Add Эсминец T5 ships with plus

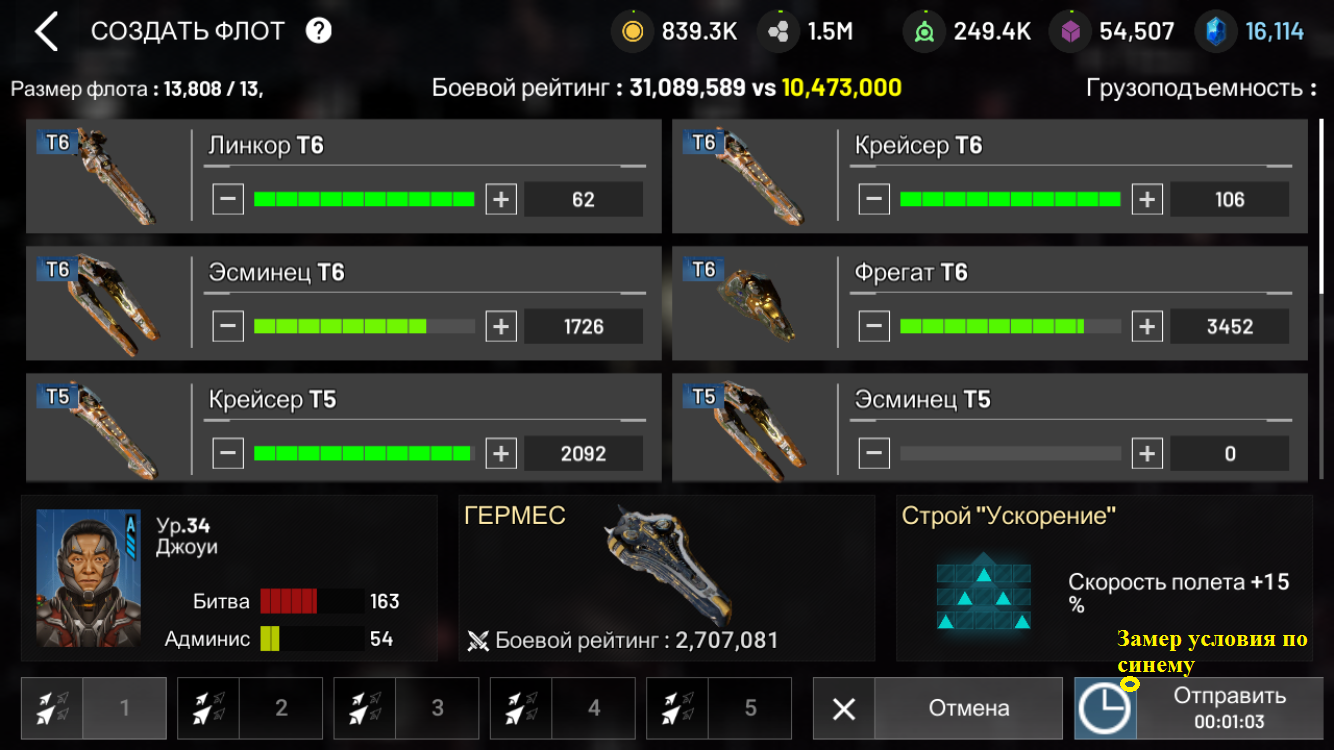coord(1147,453)
